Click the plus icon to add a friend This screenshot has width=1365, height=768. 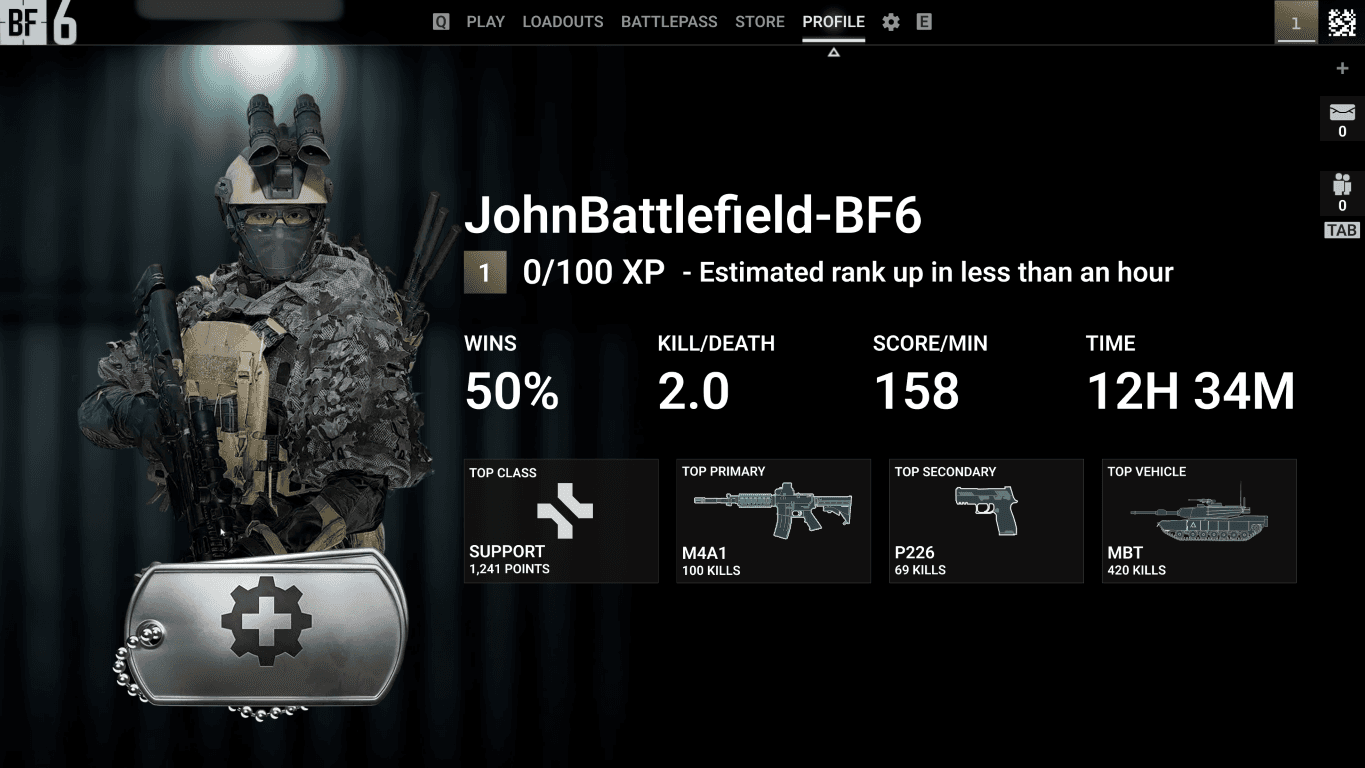coord(1342,69)
